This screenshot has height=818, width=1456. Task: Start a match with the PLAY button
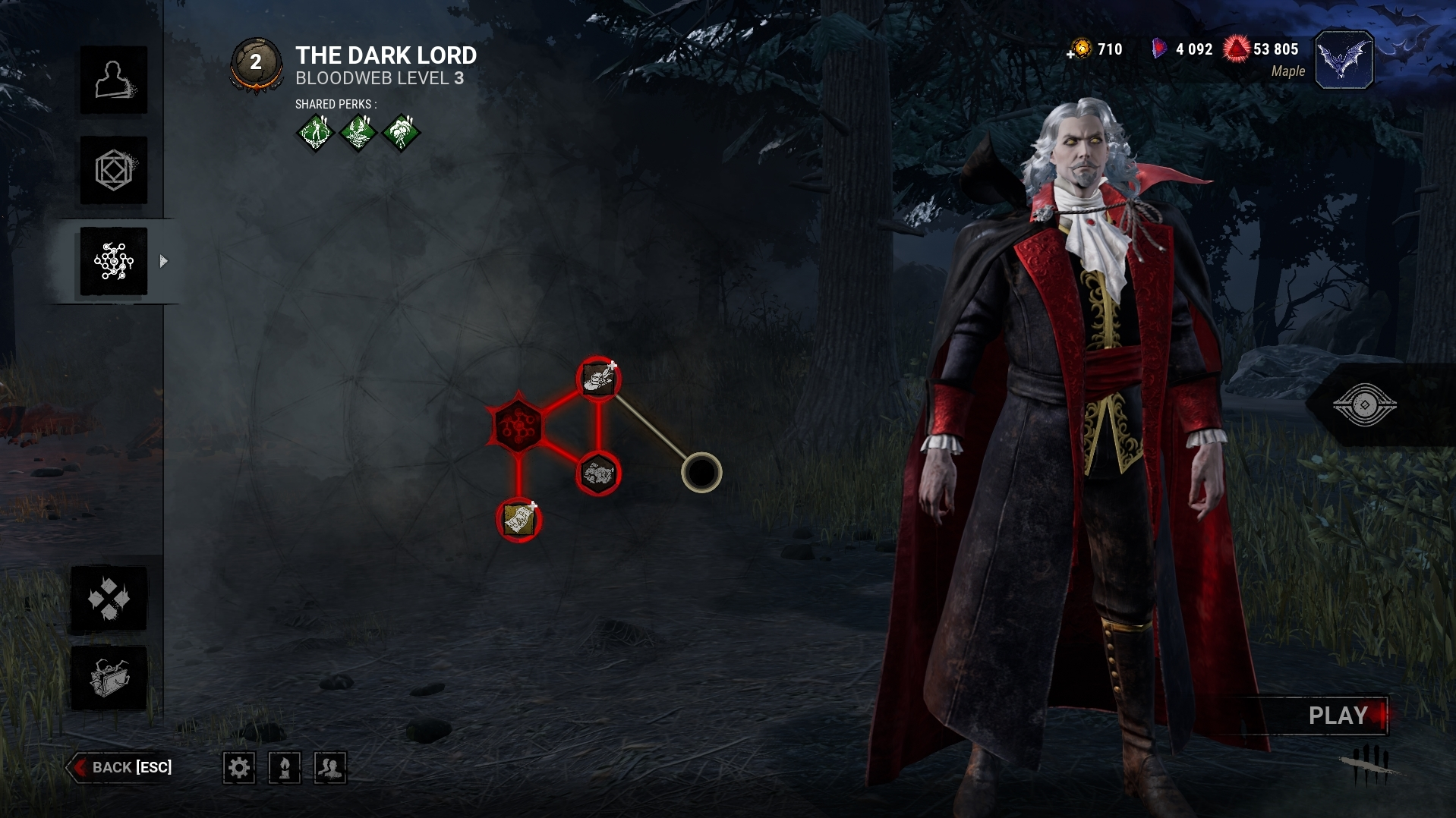click(x=1338, y=716)
